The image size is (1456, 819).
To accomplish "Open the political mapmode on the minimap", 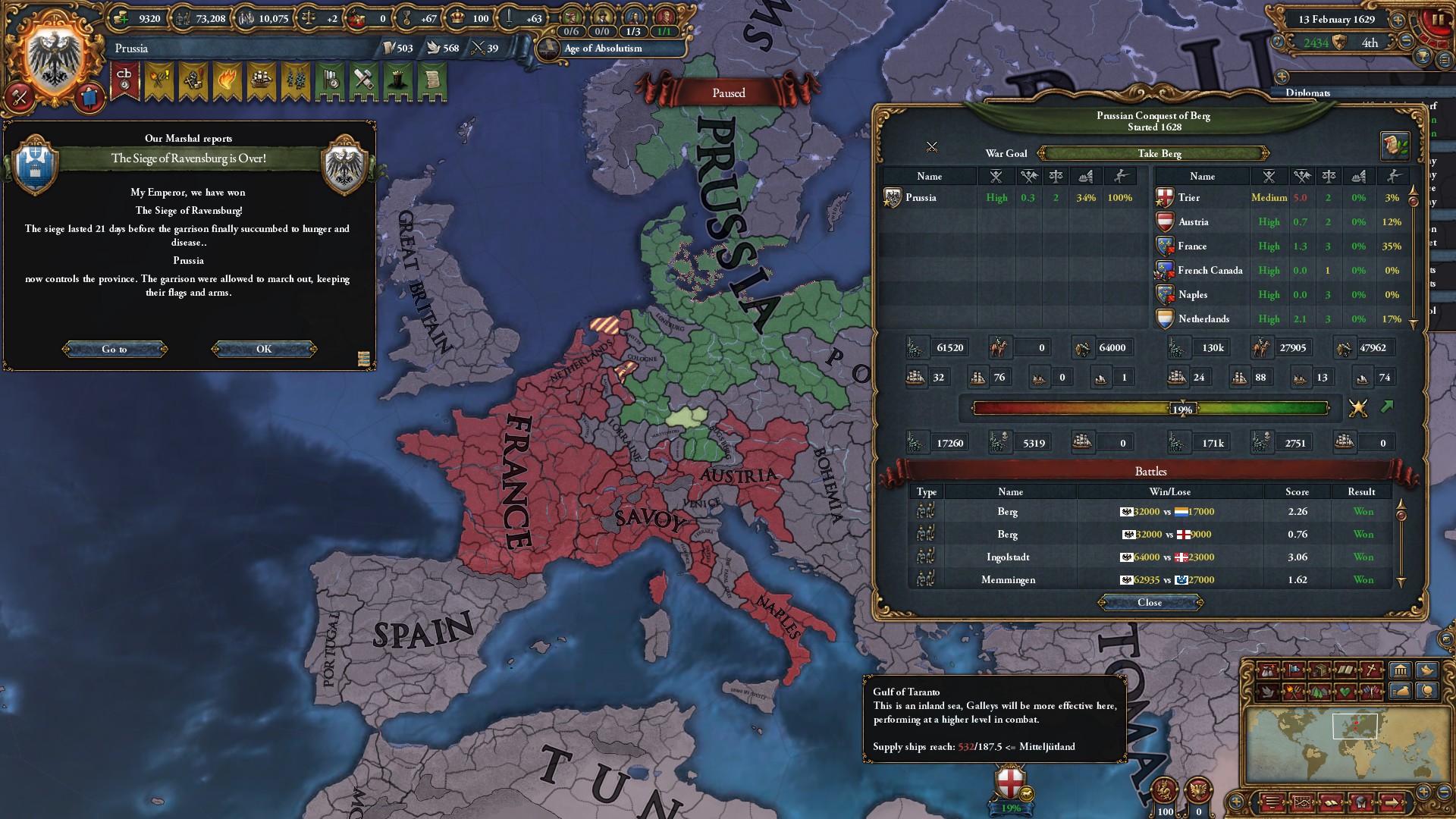I will [x=1295, y=670].
